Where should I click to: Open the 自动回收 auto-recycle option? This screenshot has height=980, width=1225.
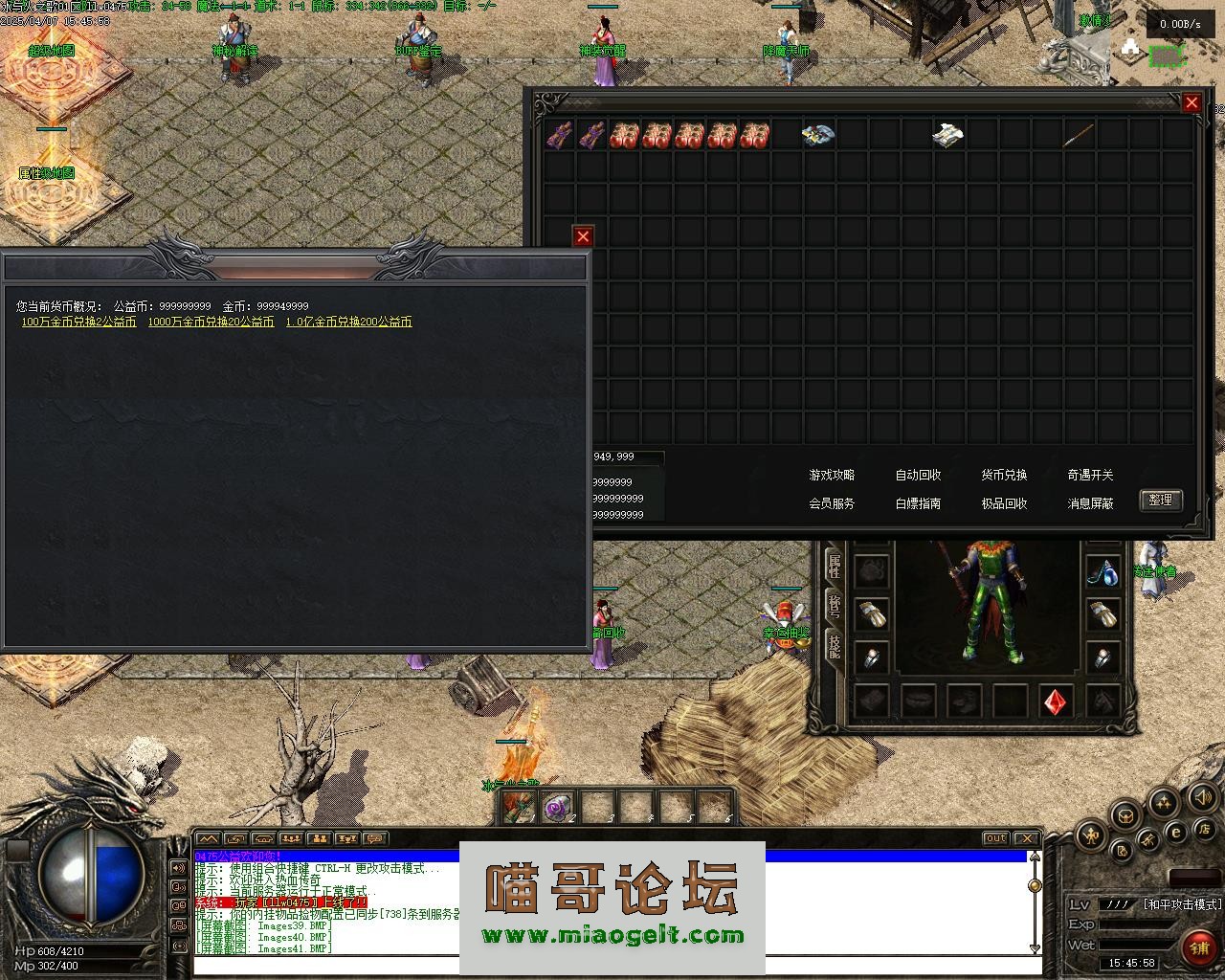pyautogui.click(x=918, y=475)
